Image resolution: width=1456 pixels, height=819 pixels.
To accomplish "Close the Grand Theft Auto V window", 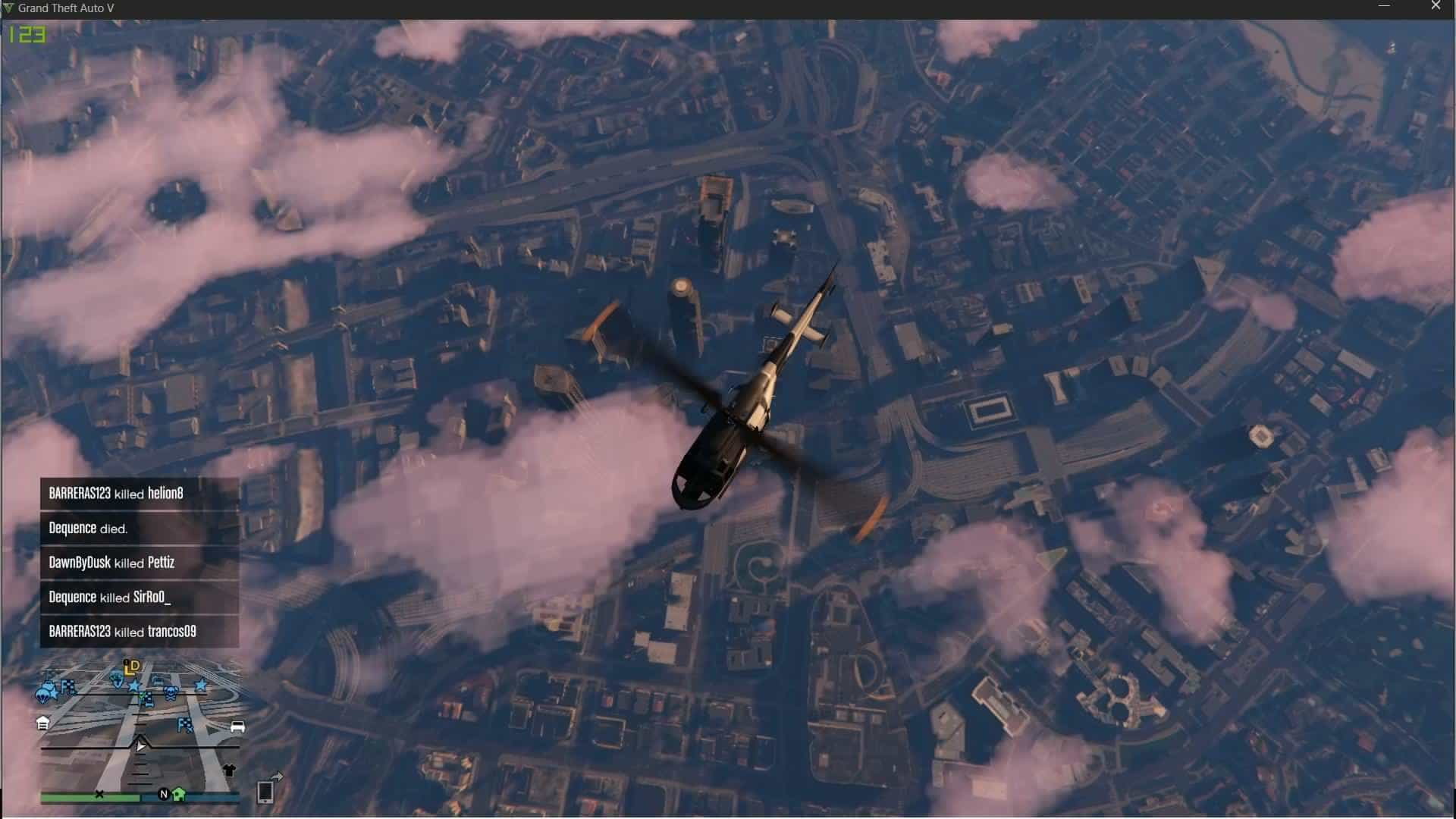I will pyautogui.click(x=1436, y=6).
